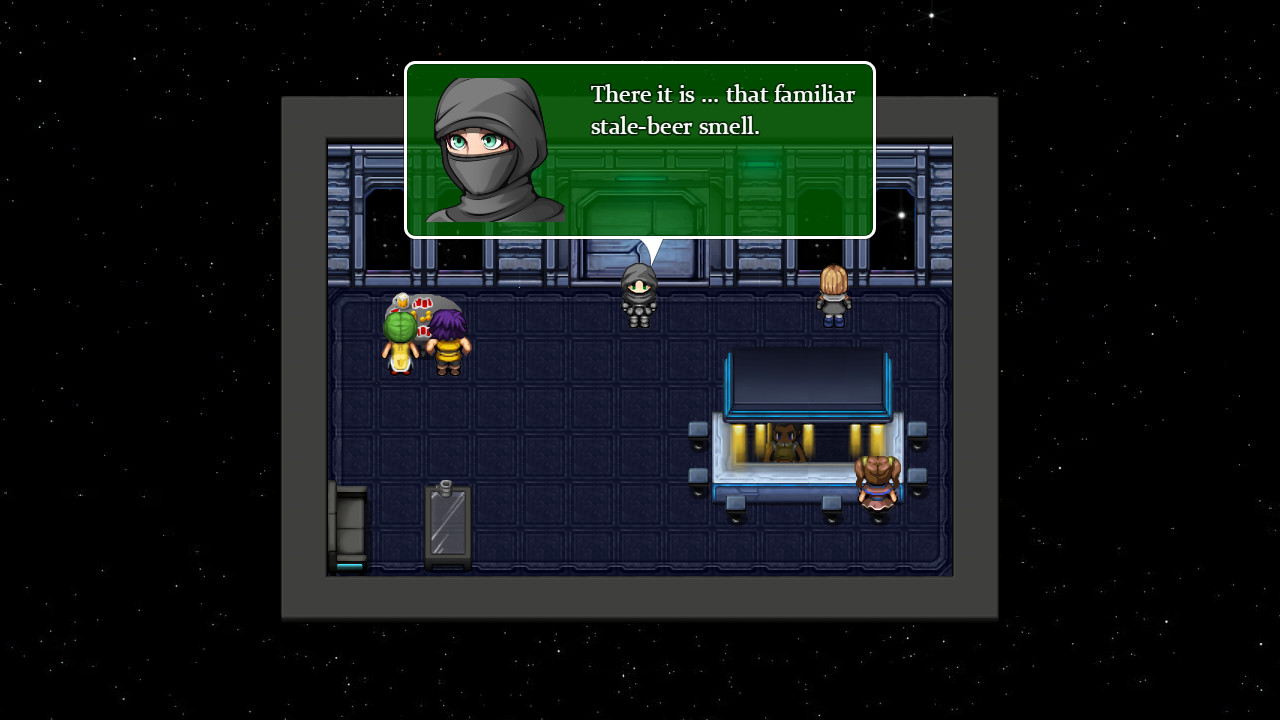Open the tall glass display cabinet
Screen dimensions: 1280x720
click(x=448, y=520)
